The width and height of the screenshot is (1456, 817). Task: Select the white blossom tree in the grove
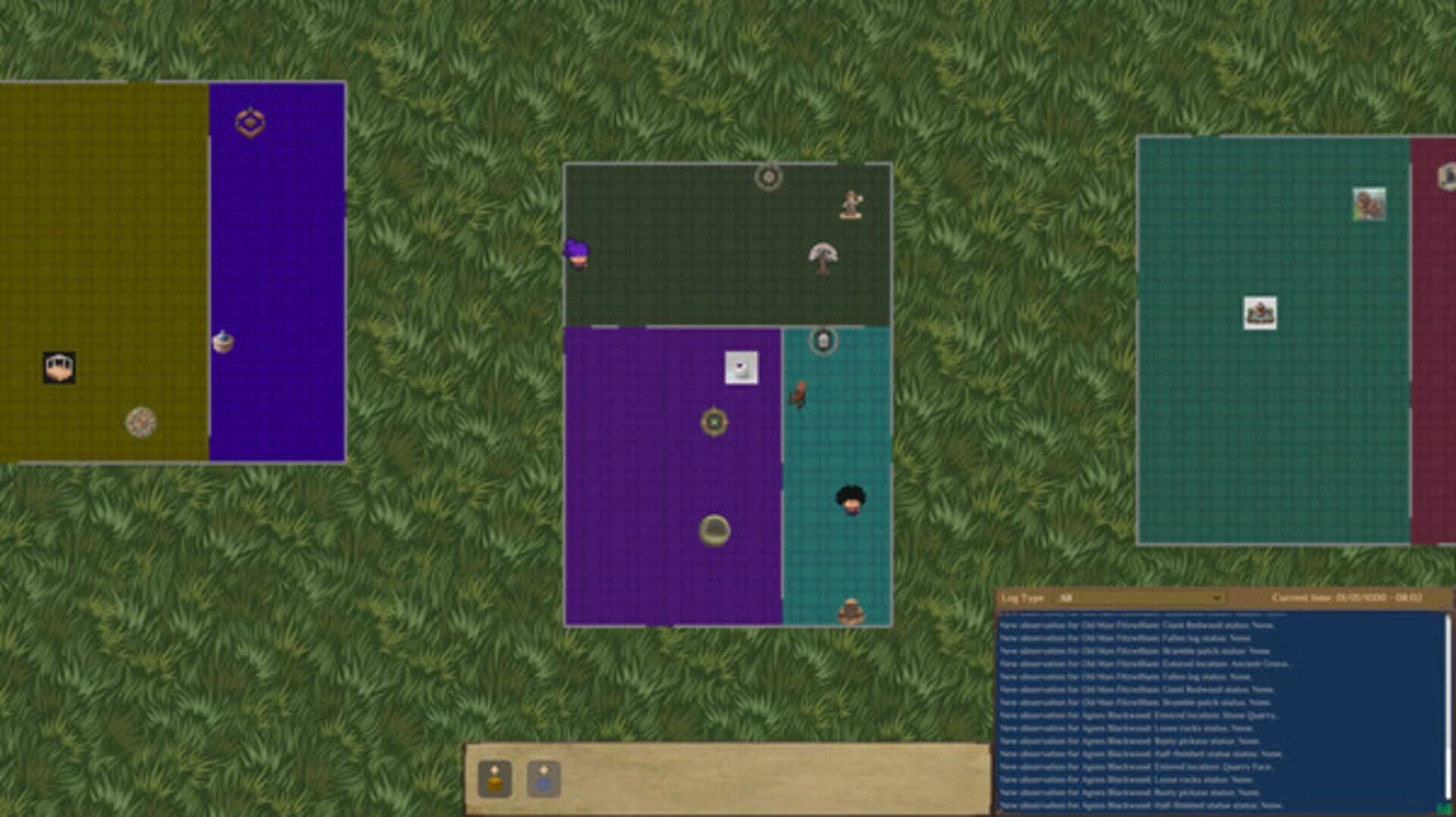point(824,256)
